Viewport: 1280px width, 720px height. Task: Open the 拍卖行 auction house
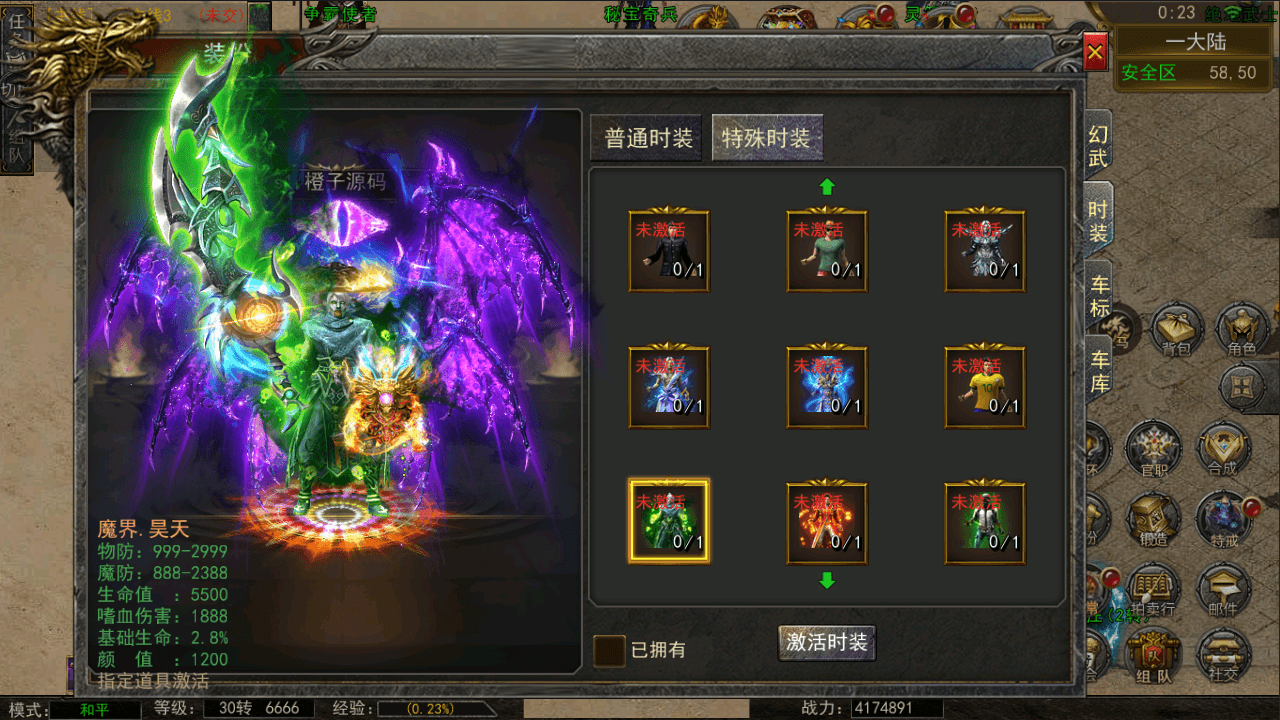point(1151,585)
